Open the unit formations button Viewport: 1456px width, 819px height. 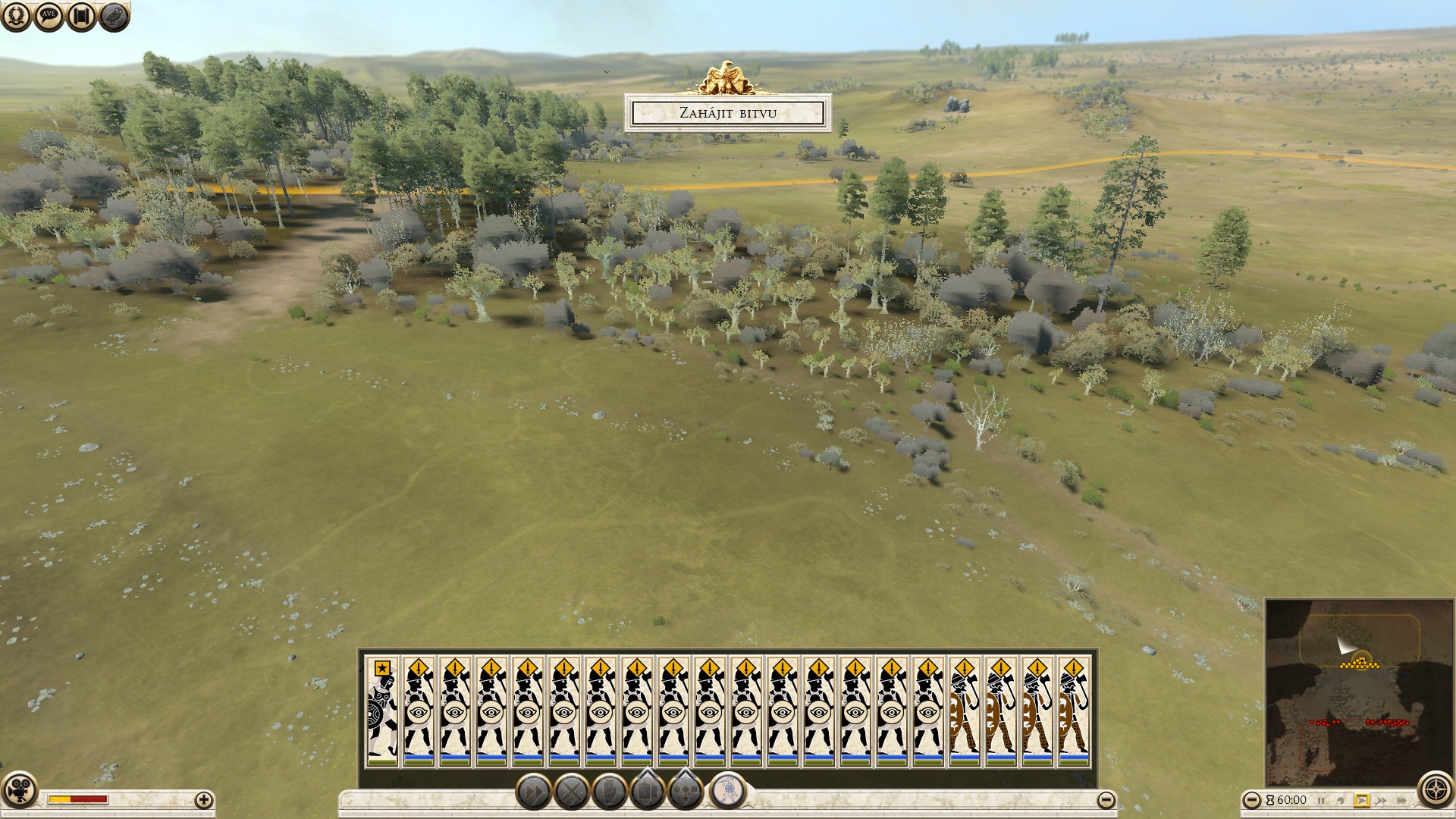pyautogui.click(x=647, y=790)
